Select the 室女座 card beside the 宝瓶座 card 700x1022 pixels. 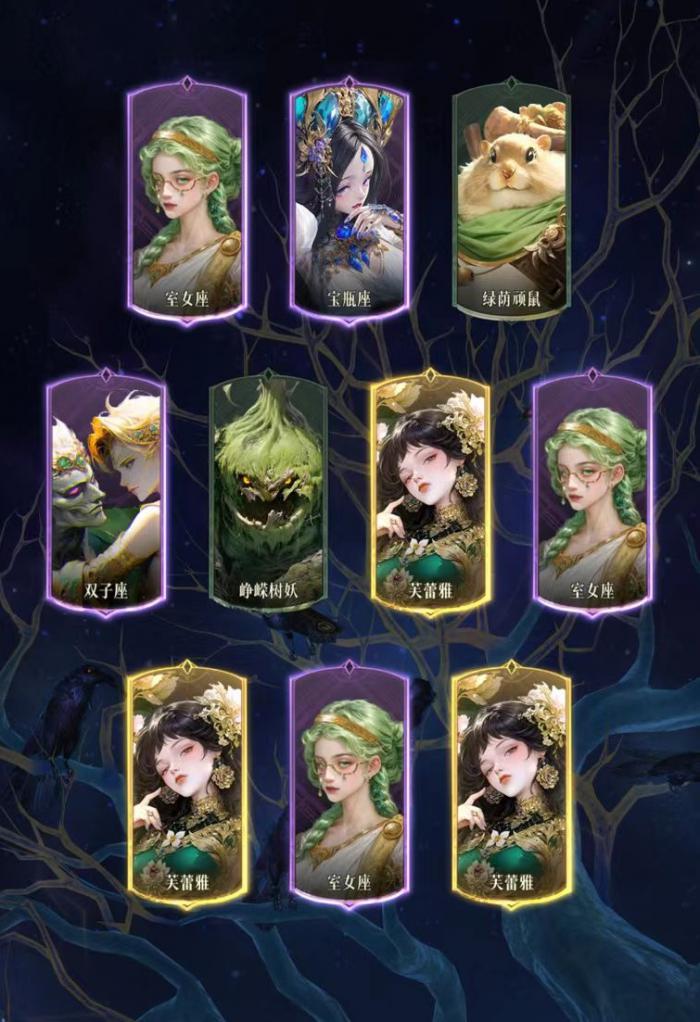tap(187, 200)
